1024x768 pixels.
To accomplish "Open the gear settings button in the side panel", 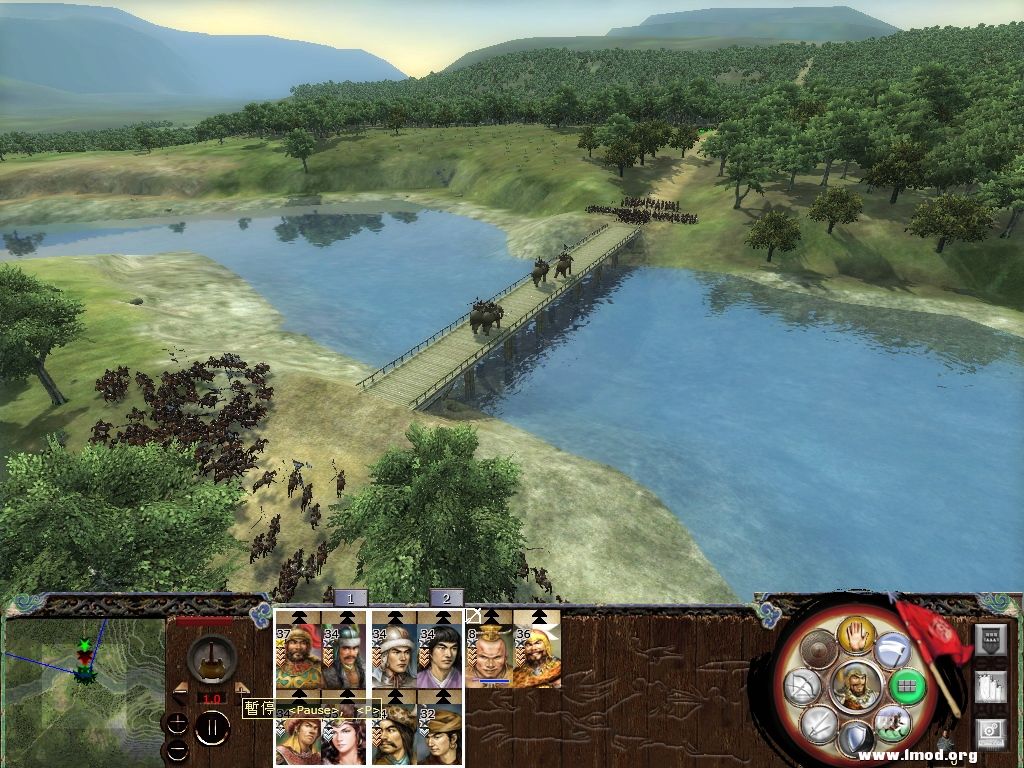I will pyautogui.click(x=990, y=732).
